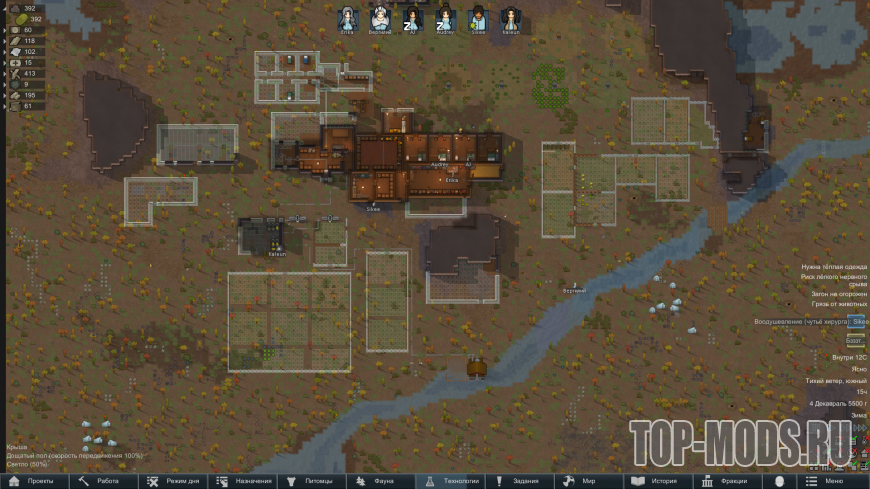The image size is (870, 489).
Task: Open the Фауна wildlife tab
Action: tap(382, 481)
